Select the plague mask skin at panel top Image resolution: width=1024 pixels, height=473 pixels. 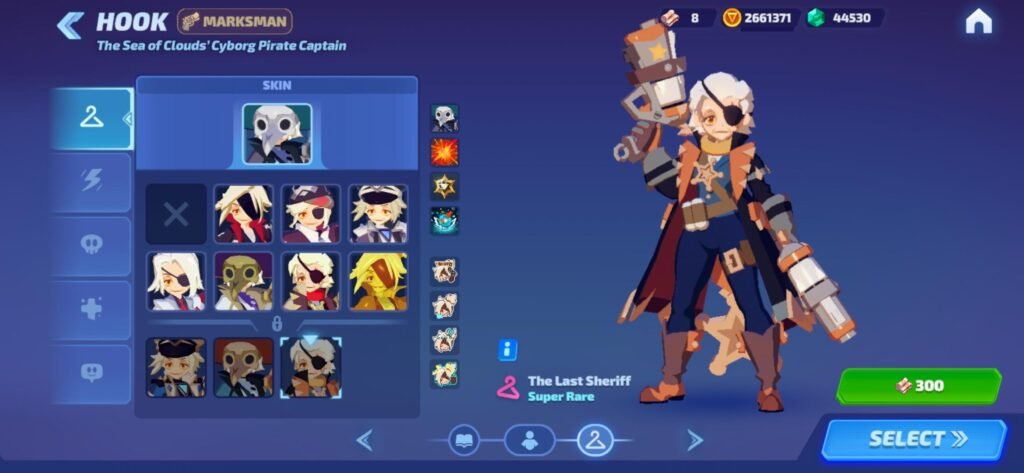(277, 134)
